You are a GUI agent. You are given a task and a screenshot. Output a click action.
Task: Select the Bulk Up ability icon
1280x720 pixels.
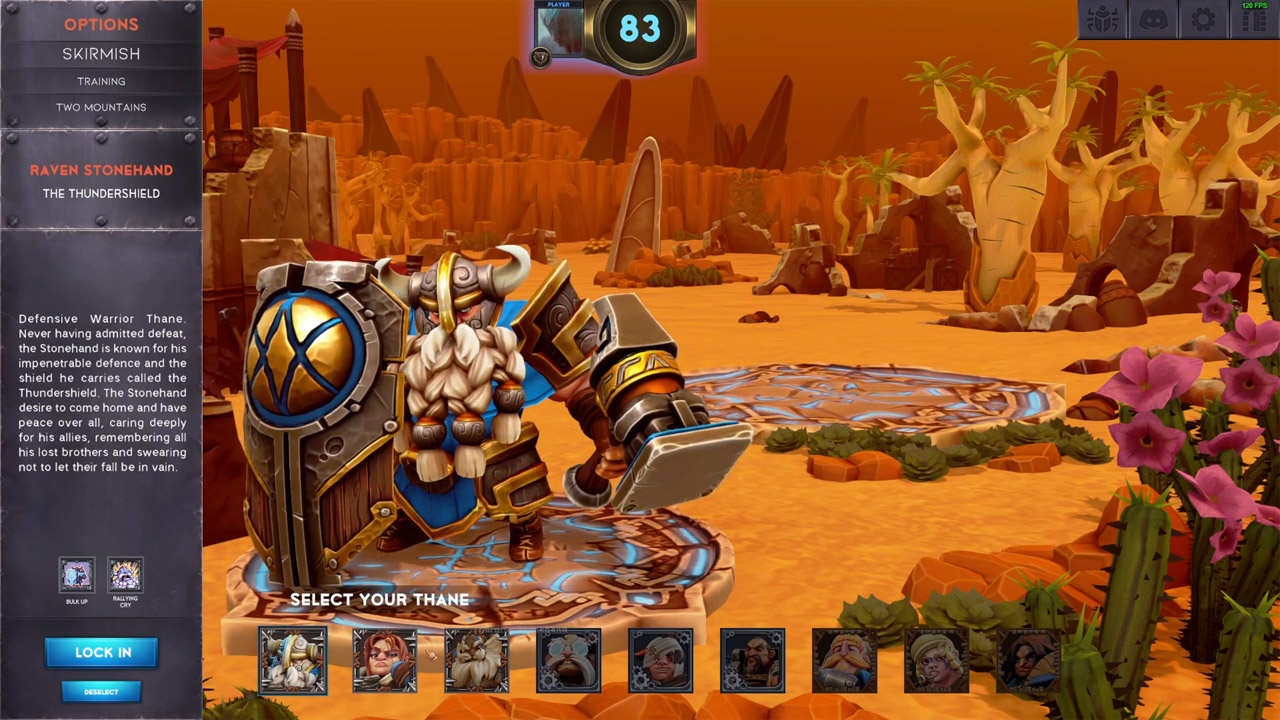(77, 575)
